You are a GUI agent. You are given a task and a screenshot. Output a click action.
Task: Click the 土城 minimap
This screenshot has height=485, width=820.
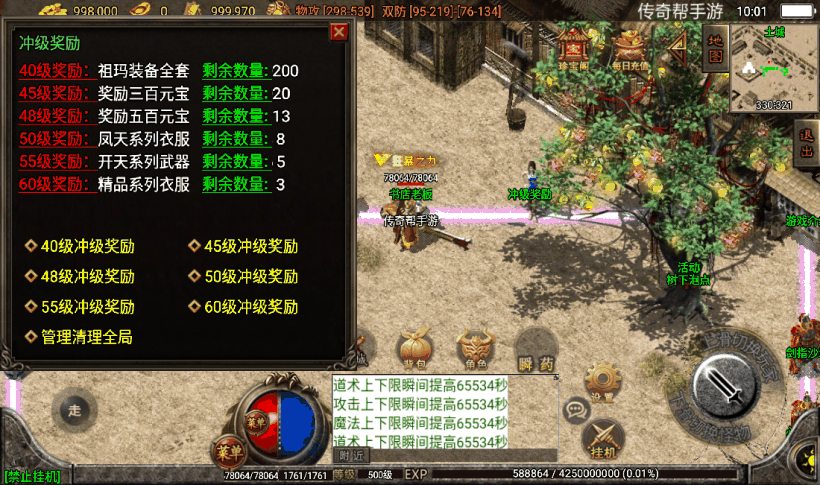click(x=774, y=68)
